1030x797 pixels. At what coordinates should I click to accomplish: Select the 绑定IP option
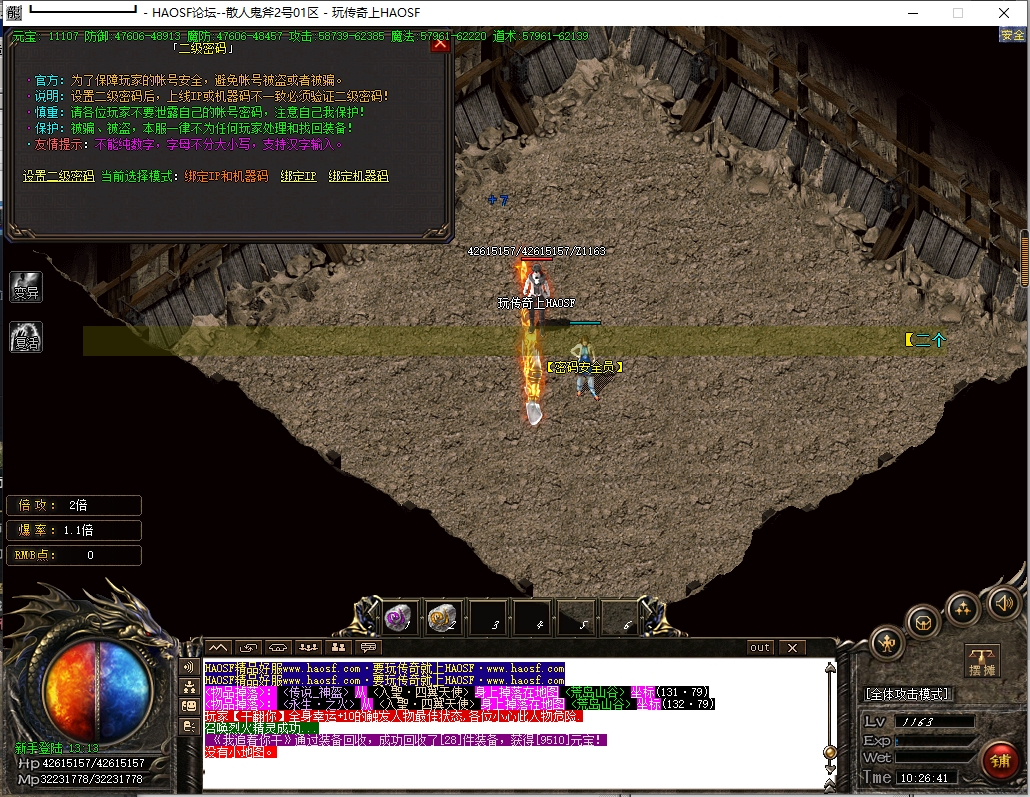[x=298, y=176]
